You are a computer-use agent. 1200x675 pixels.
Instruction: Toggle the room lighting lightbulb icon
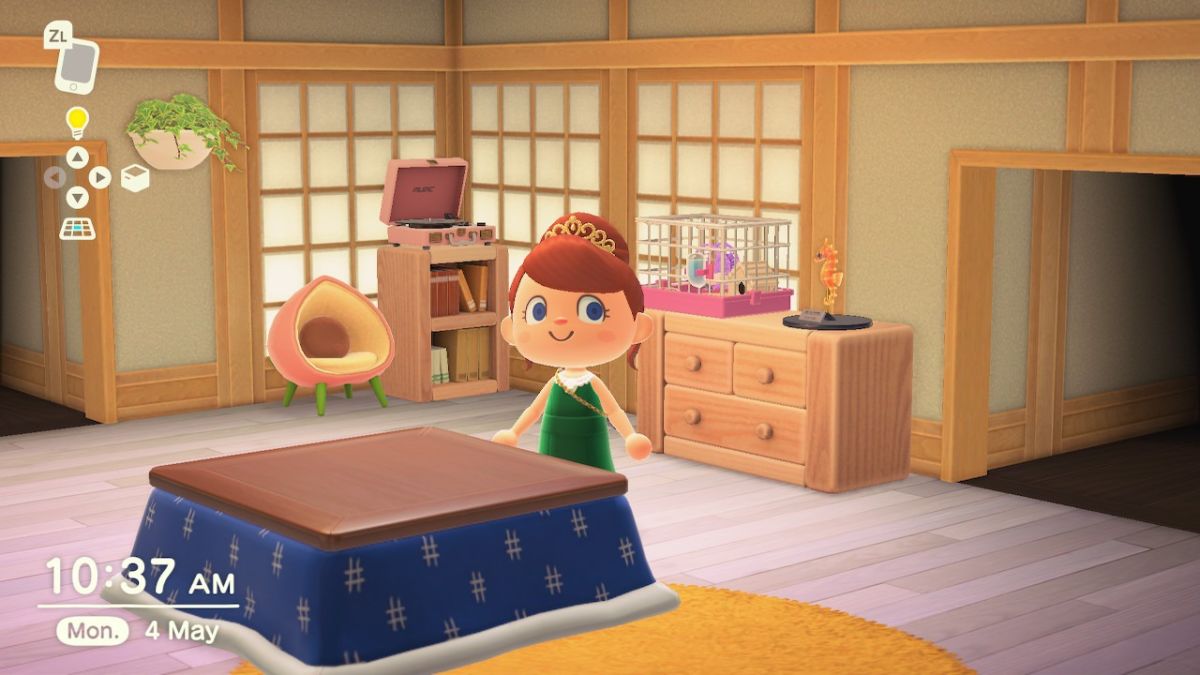77,123
